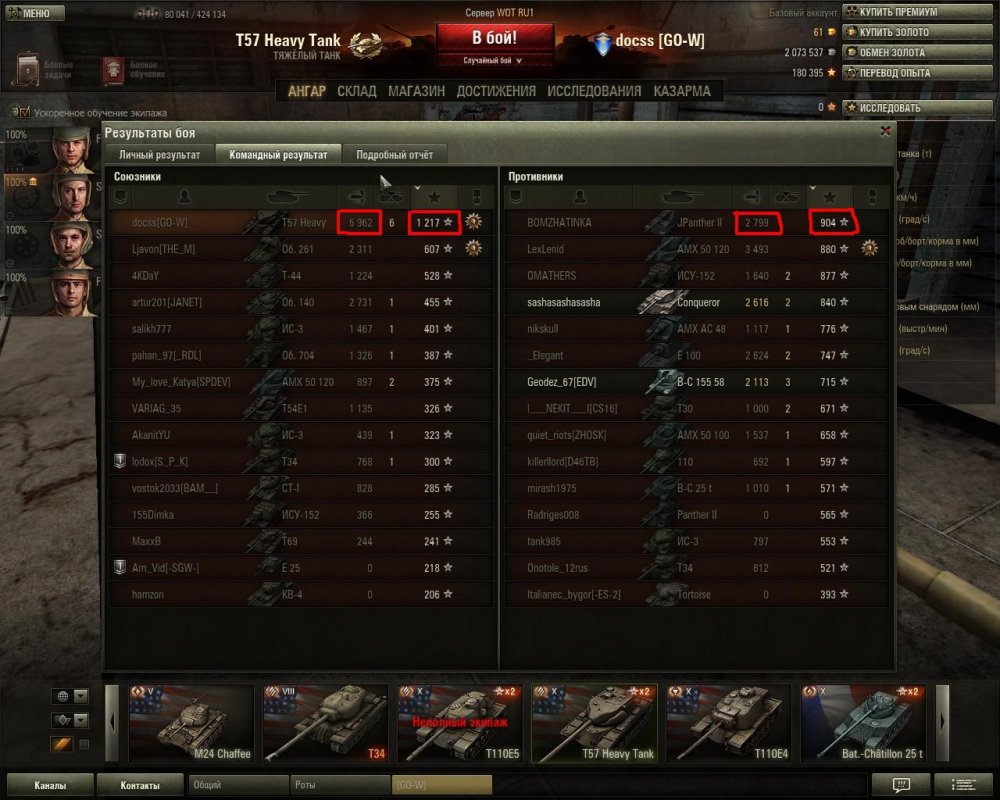Open the Контакты list
Image resolution: width=1000 pixels, height=800 pixels.
(x=140, y=785)
